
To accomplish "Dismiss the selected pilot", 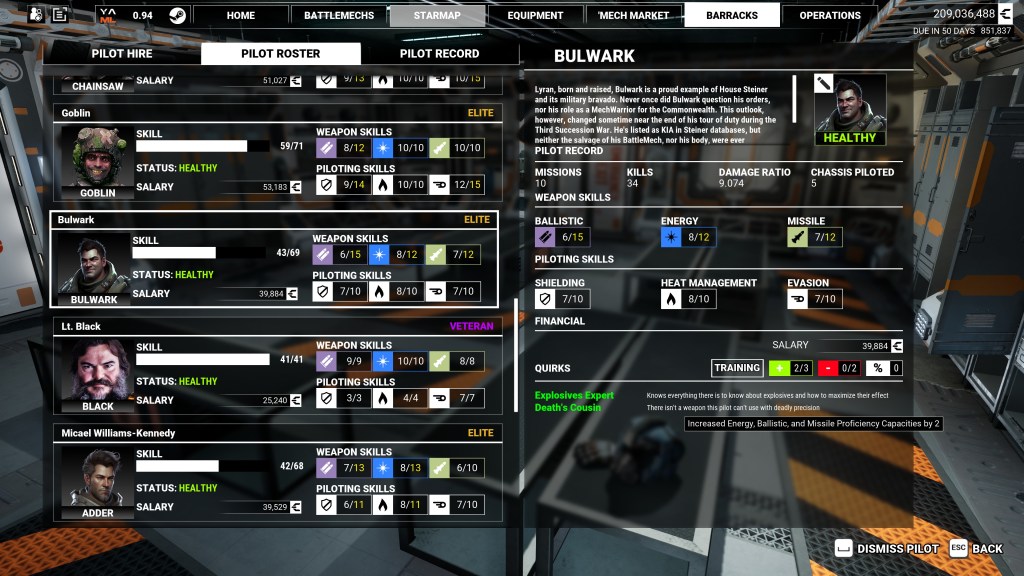I will coord(887,548).
